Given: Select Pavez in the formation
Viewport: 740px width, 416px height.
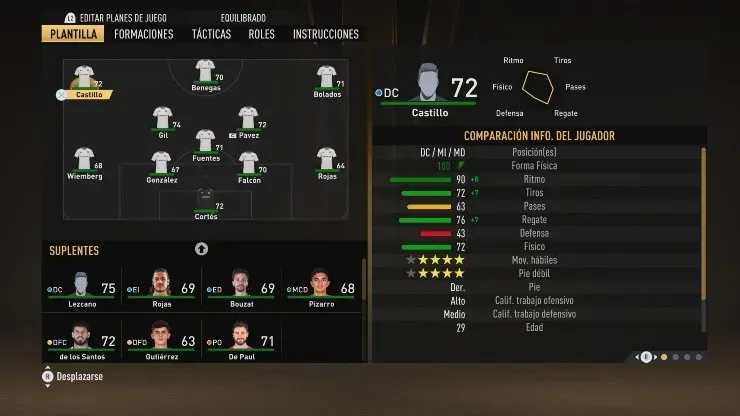Looking at the screenshot, I should point(249,121).
